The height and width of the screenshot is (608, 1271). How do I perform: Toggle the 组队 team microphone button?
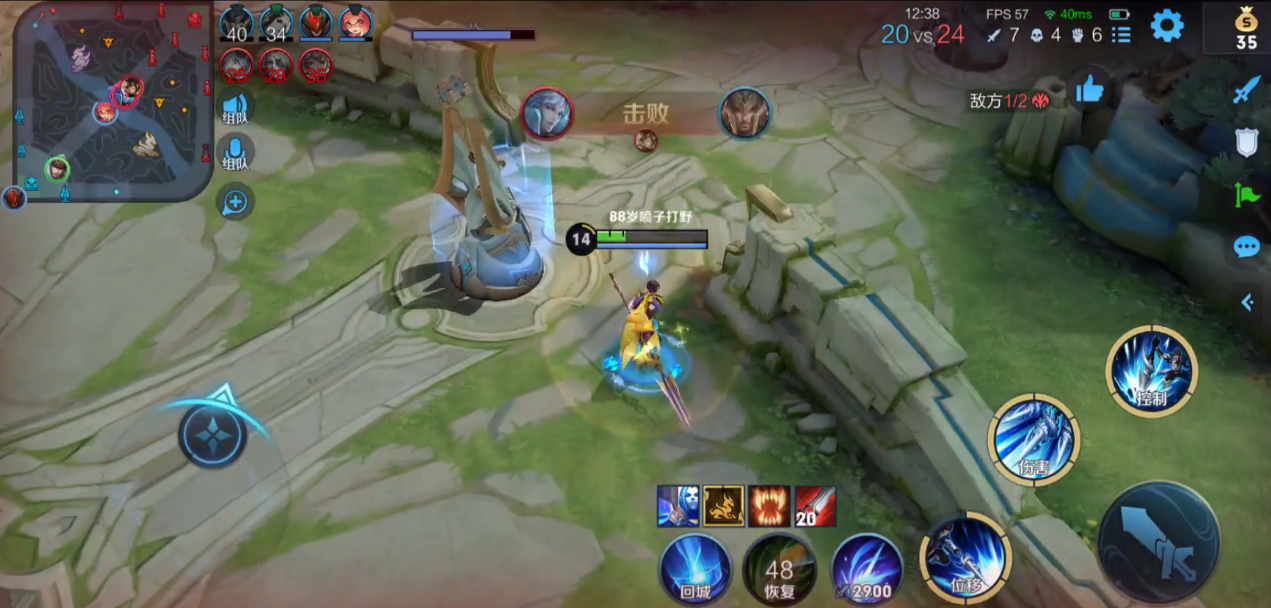(x=235, y=155)
